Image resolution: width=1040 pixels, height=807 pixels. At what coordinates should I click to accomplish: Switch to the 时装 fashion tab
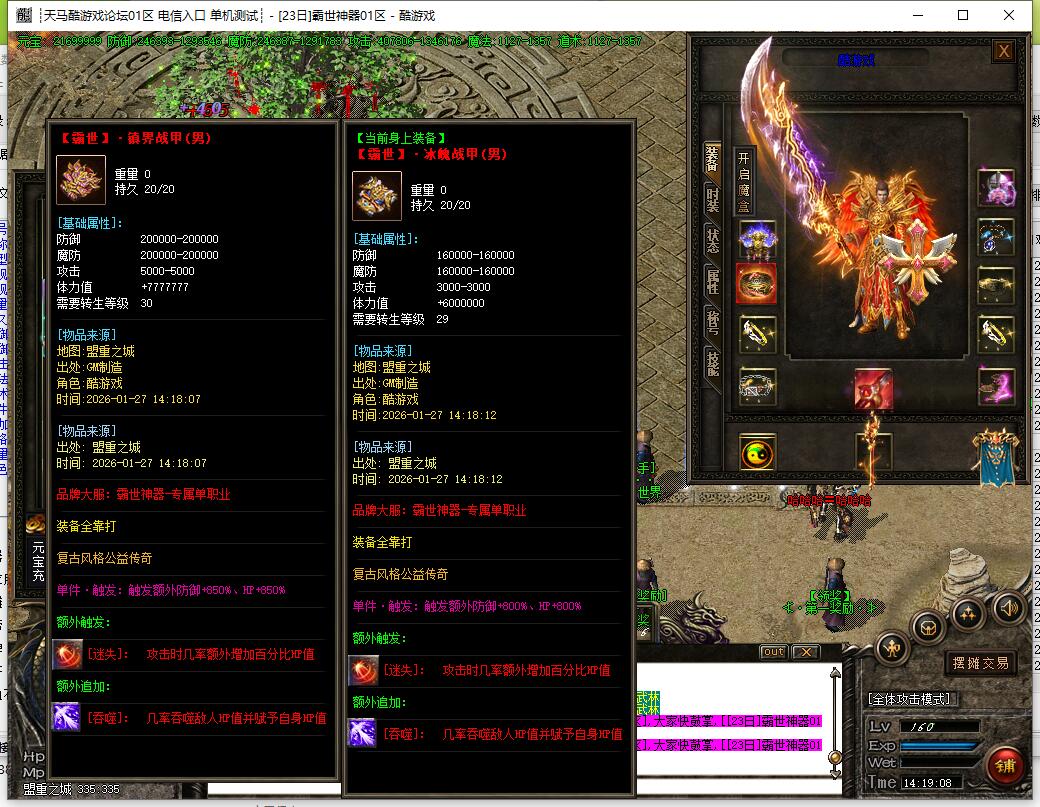click(713, 198)
